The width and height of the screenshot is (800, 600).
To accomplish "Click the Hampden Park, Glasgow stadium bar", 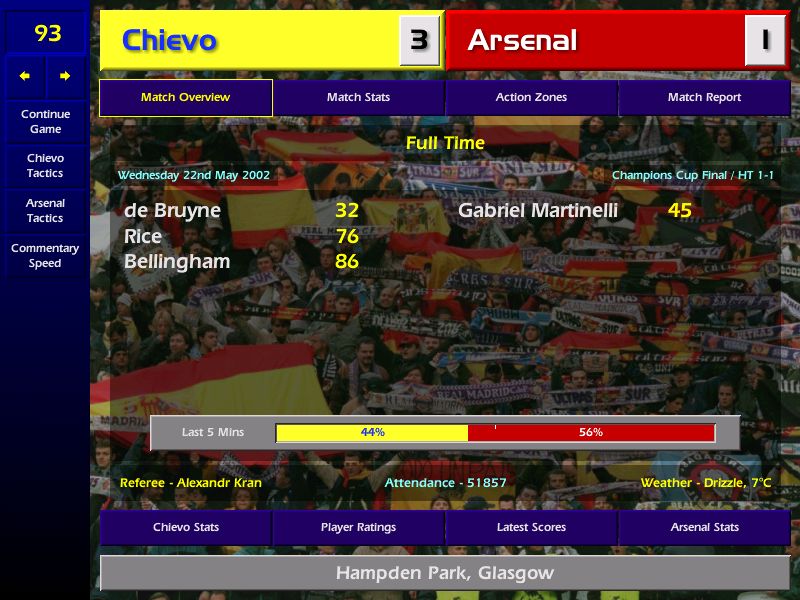I will click(445, 573).
